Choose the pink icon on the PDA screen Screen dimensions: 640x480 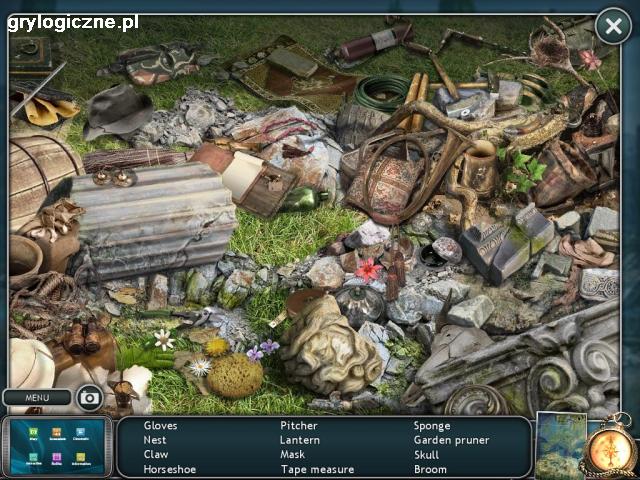pyautogui.click(x=57, y=457)
